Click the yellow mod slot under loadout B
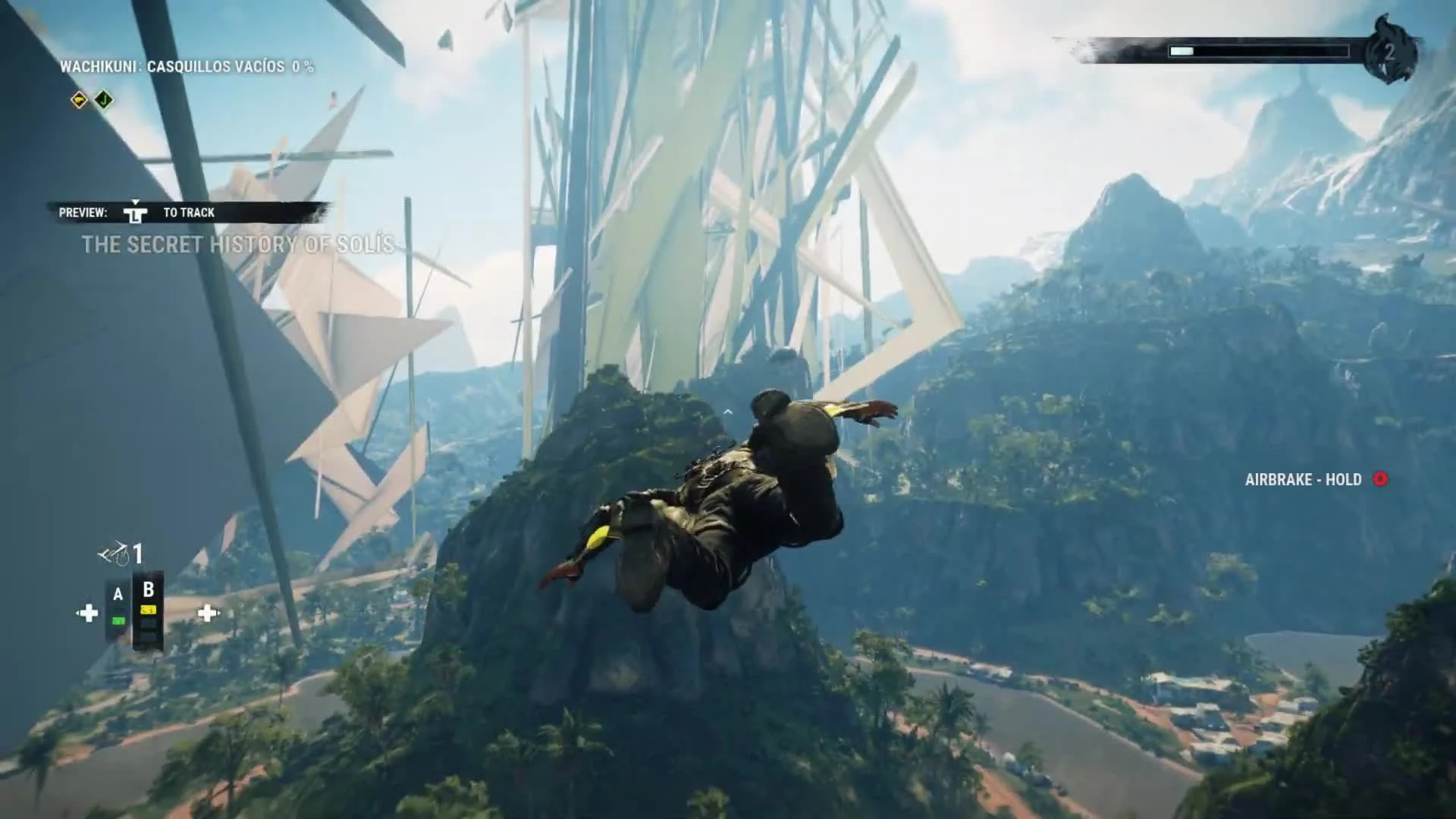The image size is (1456, 819). (x=148, y=609)
